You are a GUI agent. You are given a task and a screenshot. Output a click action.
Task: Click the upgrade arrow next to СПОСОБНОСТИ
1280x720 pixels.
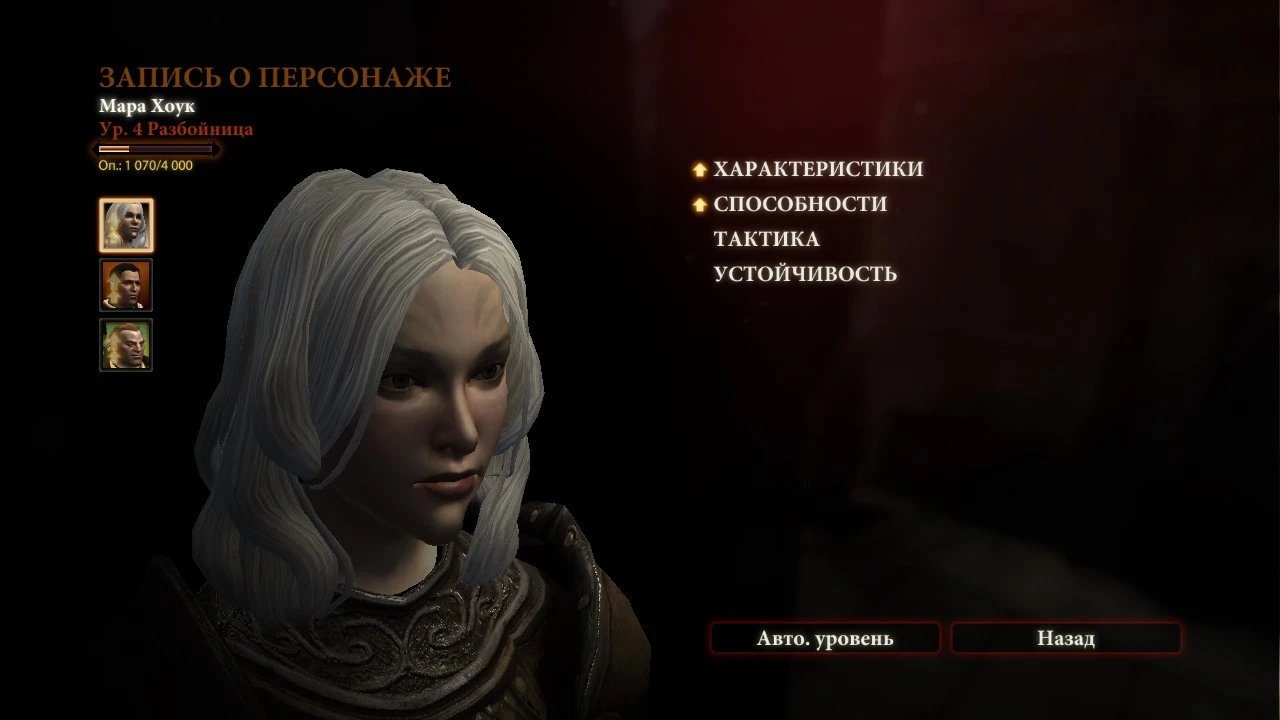click(x=698, y=203)
